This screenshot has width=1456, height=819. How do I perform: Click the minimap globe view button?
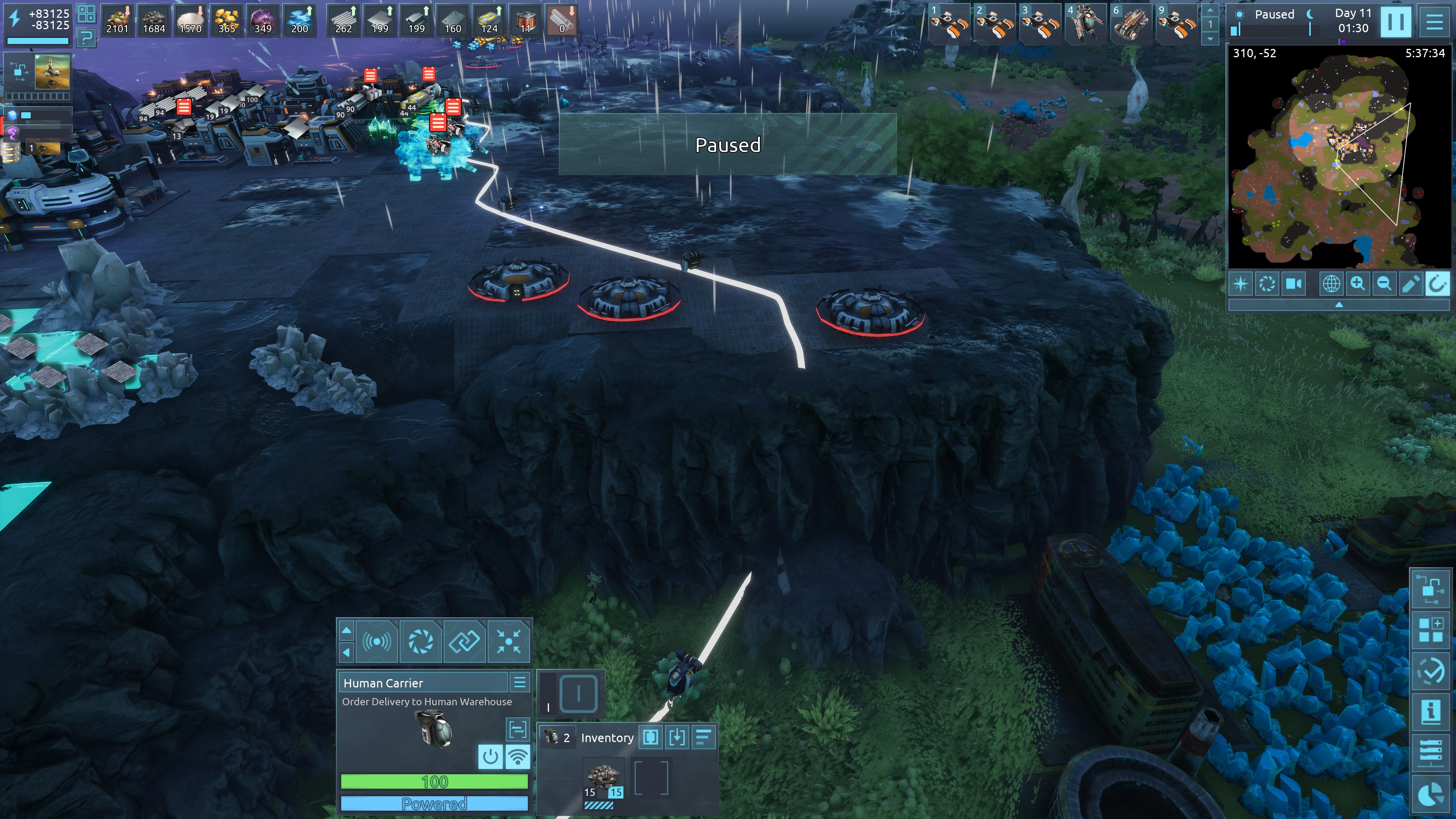(x=1330, y=284)
